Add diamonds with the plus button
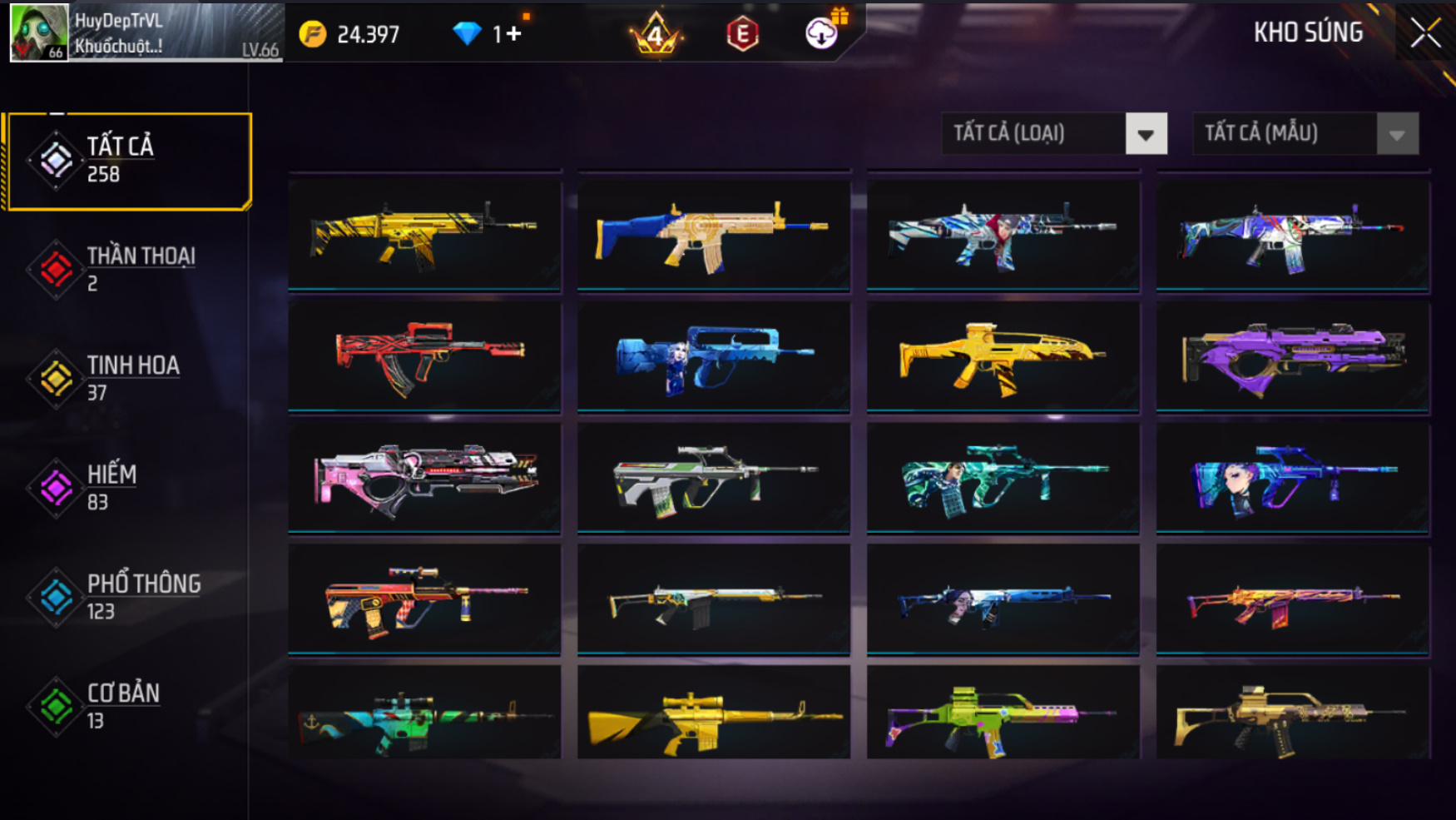The image size is (1456, 820). click(x=513, y=33)
